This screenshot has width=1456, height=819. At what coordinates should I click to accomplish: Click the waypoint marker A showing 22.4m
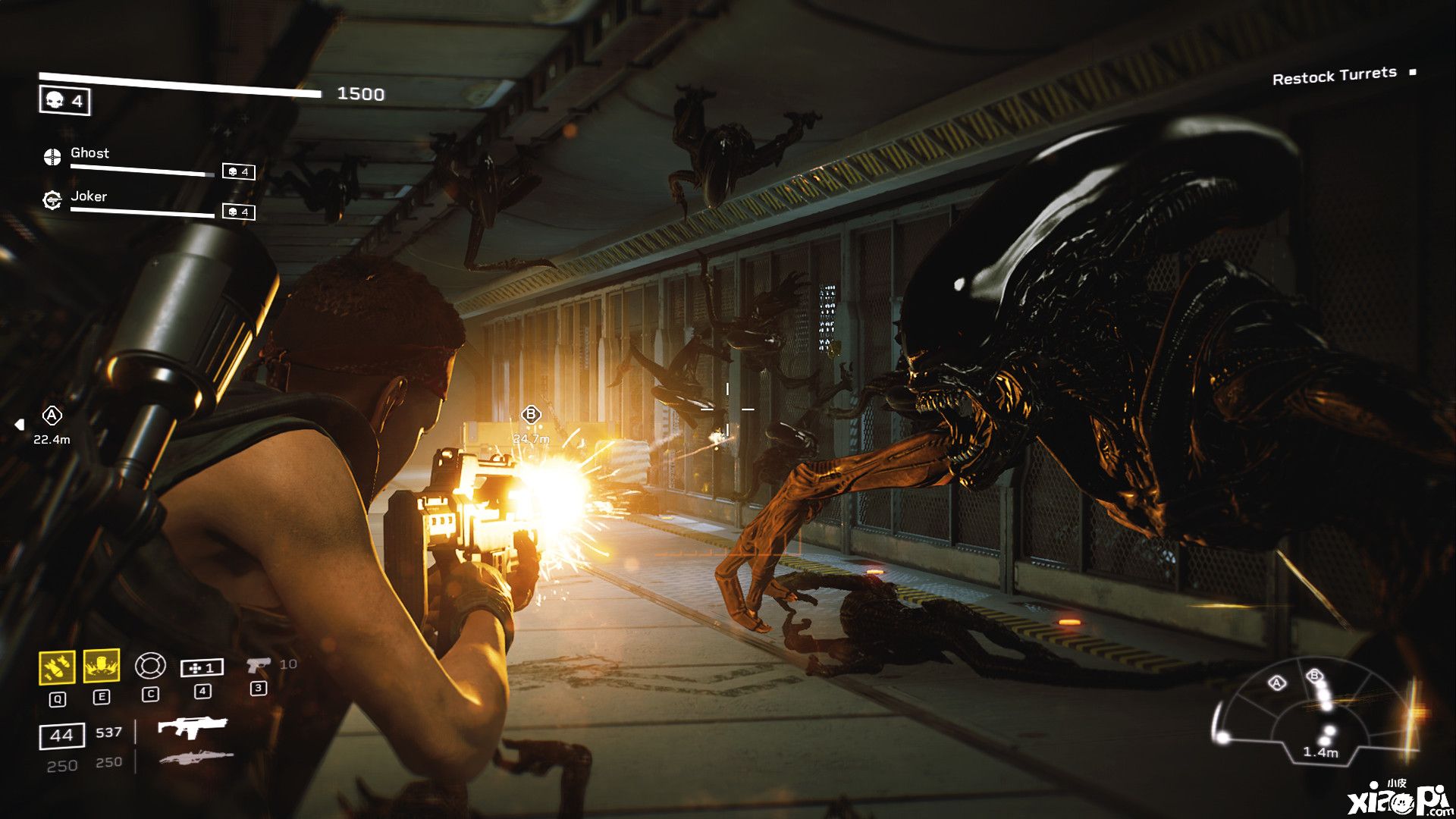tap(52, 416)
